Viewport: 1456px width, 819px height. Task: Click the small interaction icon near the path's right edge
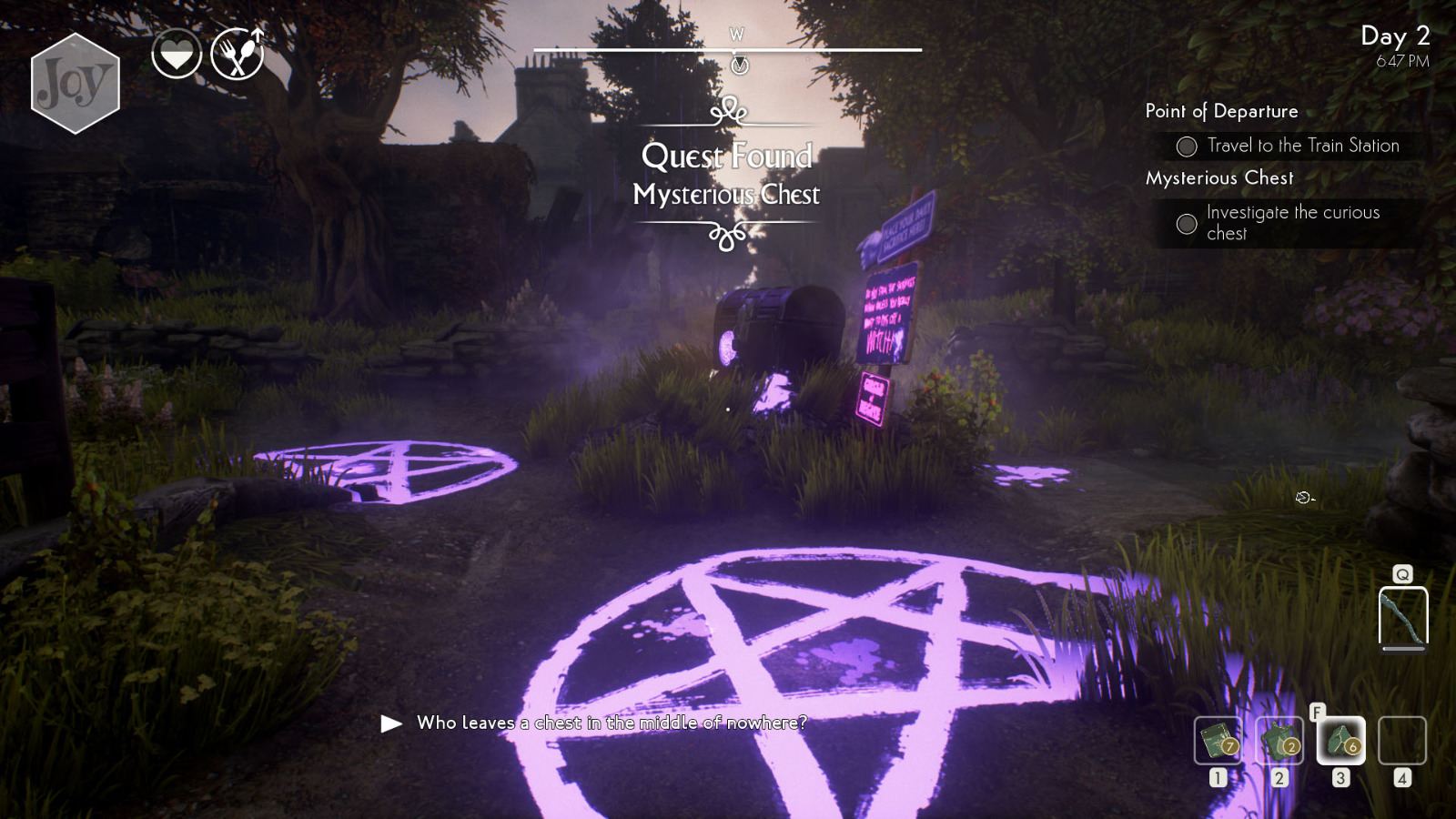[1303, 498]
